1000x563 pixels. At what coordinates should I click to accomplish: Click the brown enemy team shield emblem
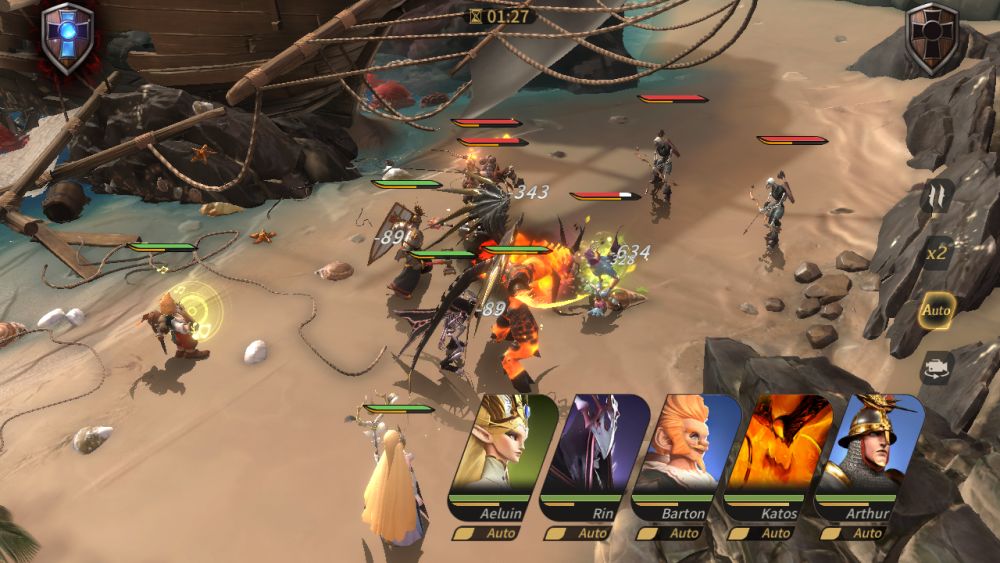[932, 38]
